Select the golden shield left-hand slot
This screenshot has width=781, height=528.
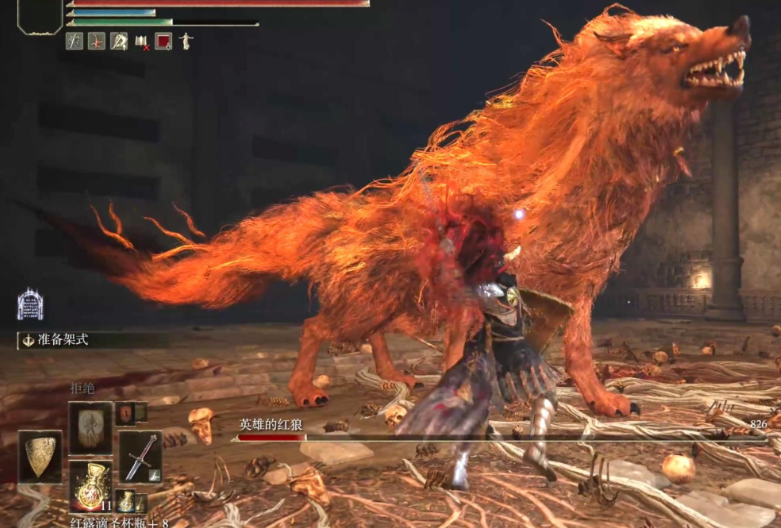40,456
